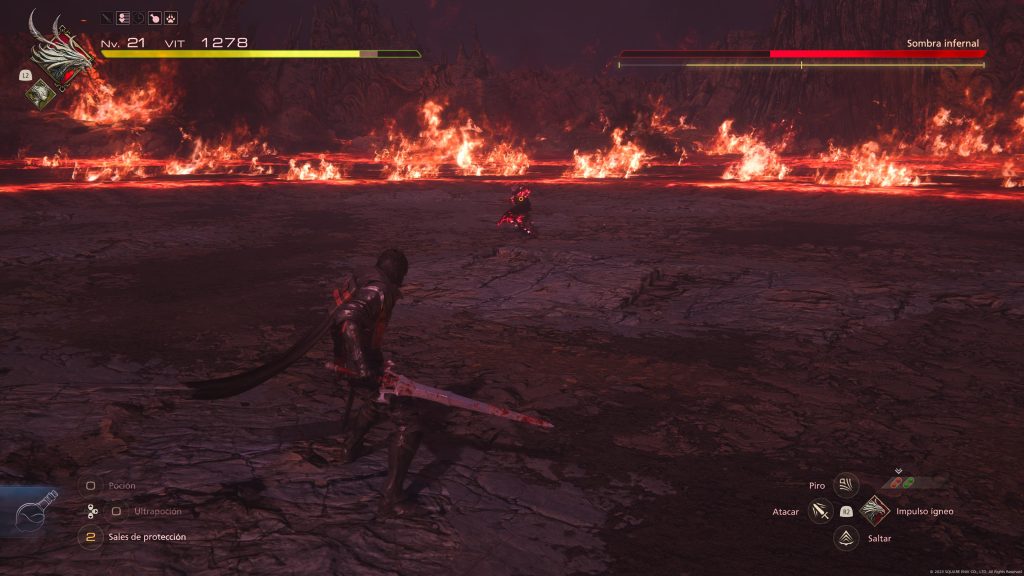Click the small green diamond eikon icon

tap(40, 92)
